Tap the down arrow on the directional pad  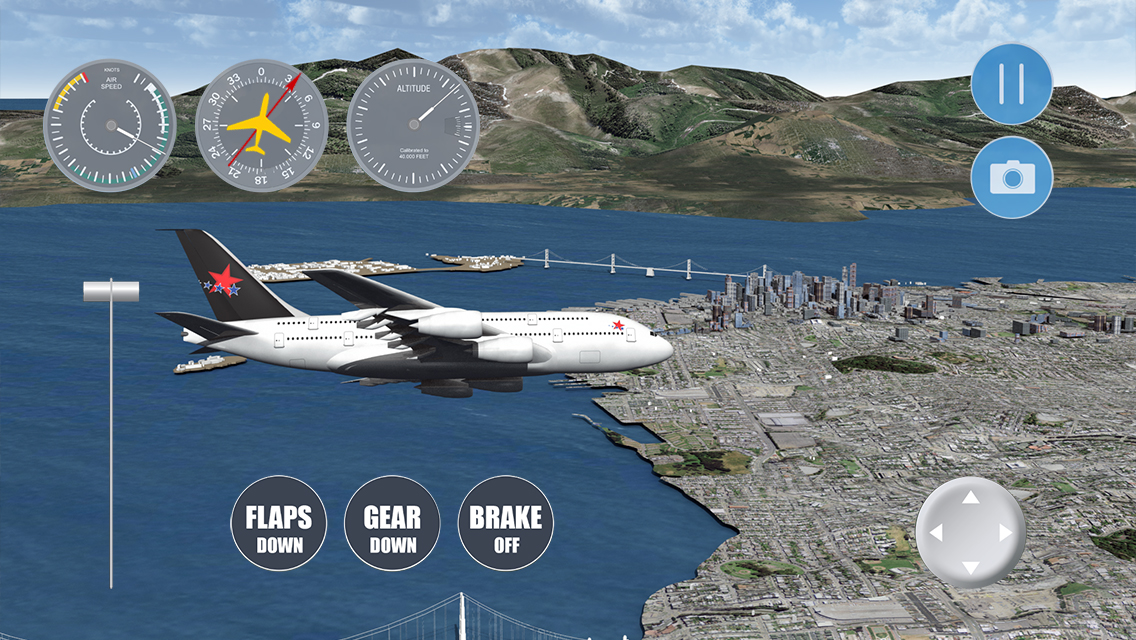coord(970,568)
